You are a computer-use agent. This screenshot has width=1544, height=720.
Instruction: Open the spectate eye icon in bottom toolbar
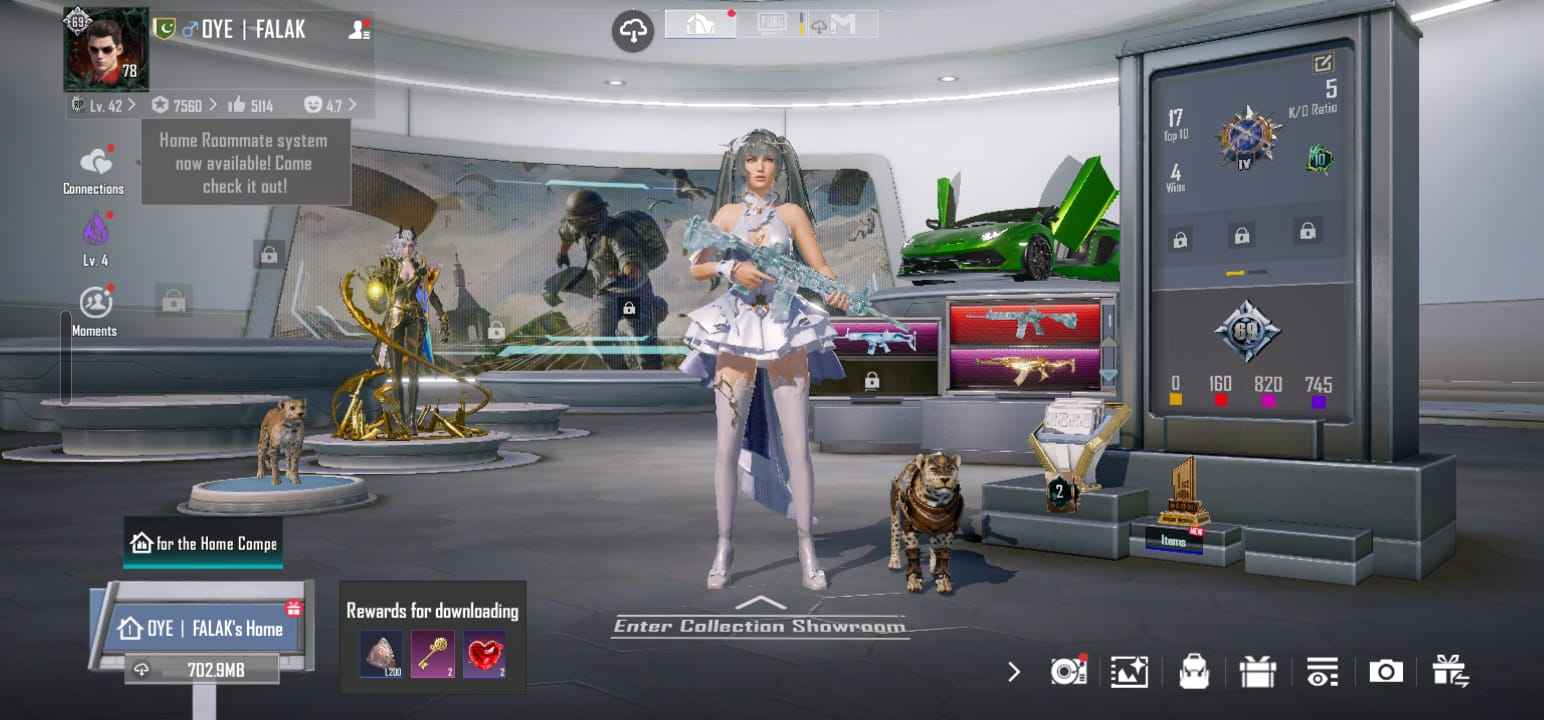point(1322,672)
